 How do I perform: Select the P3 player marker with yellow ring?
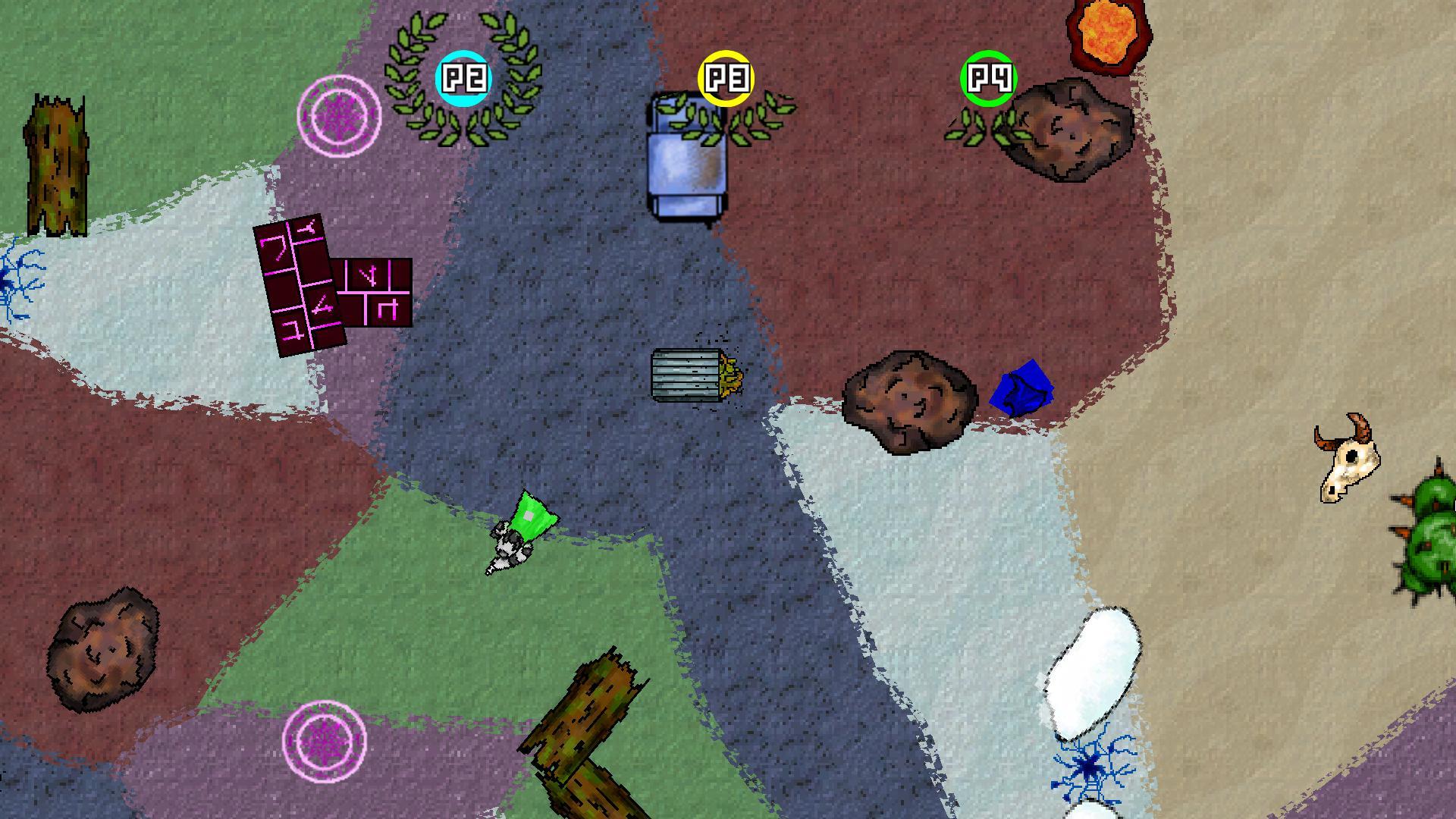726,78
